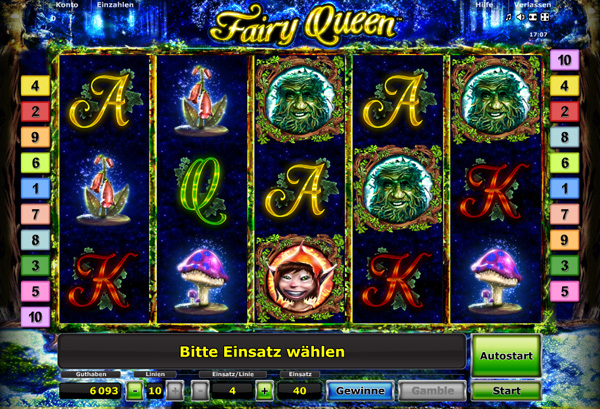Open the Konto menu
The height and width of the screenshot is (409, 600).
pyautogui.click(x=67, y=5)
